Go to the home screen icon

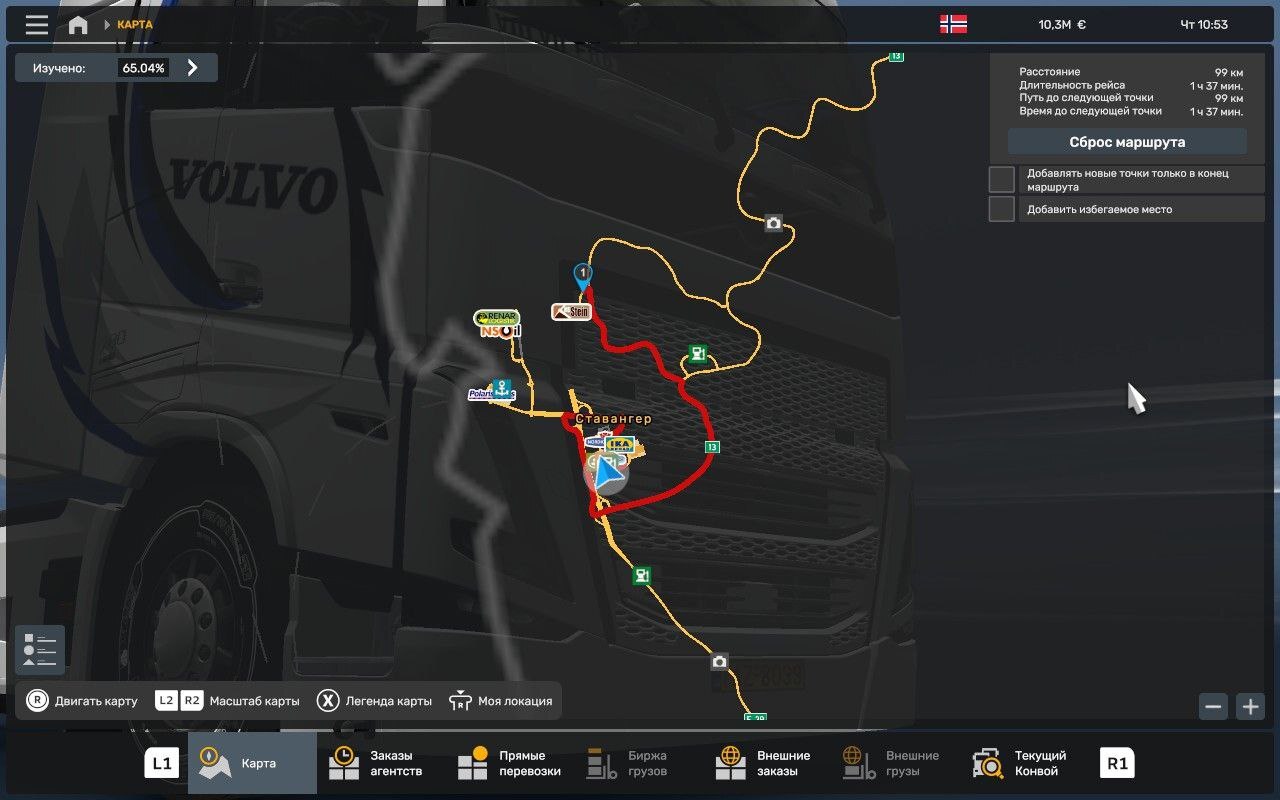click(78, 25)
